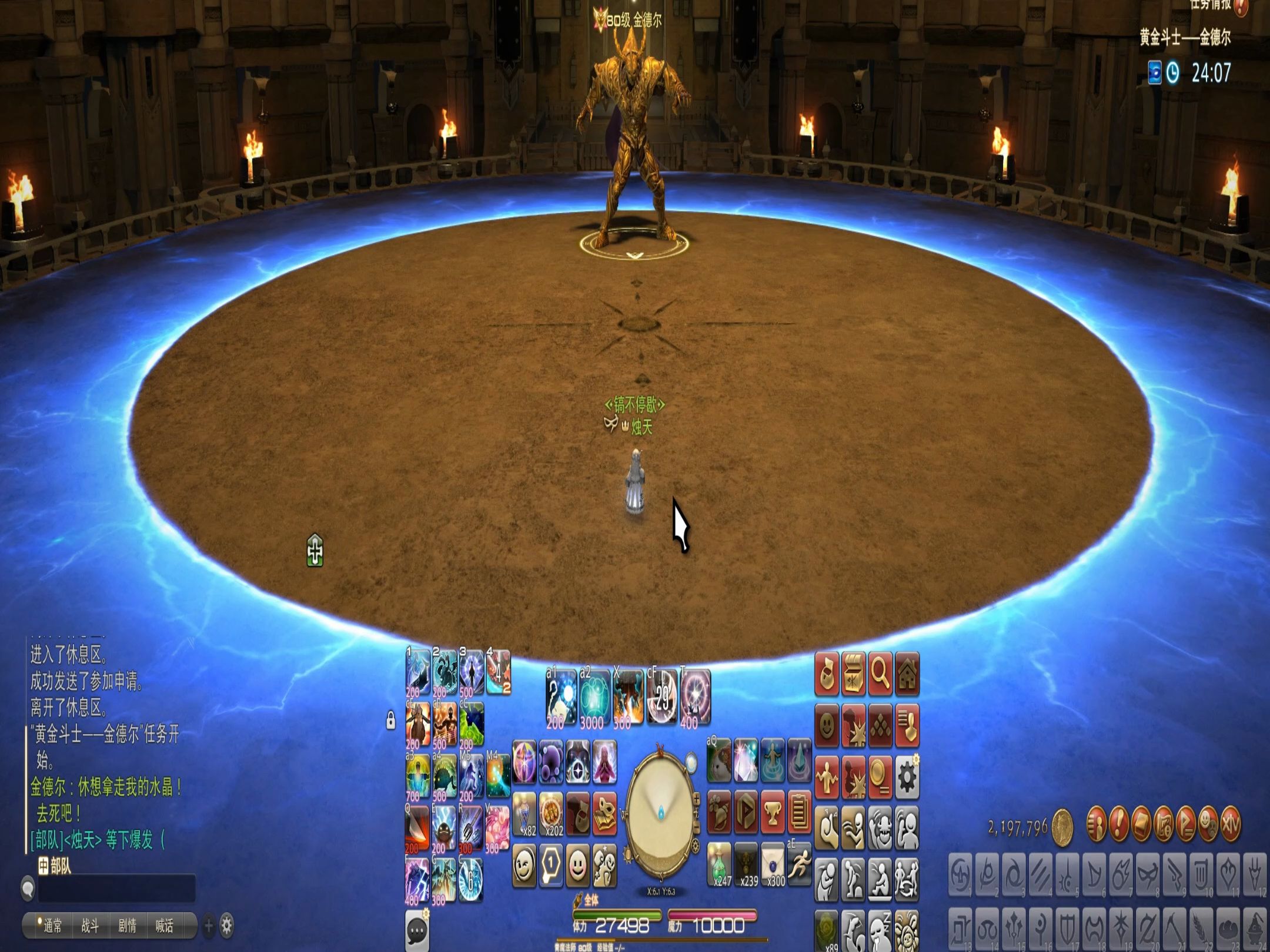Cast the 3000 MP teal bubbles spell

click(595, 698)
